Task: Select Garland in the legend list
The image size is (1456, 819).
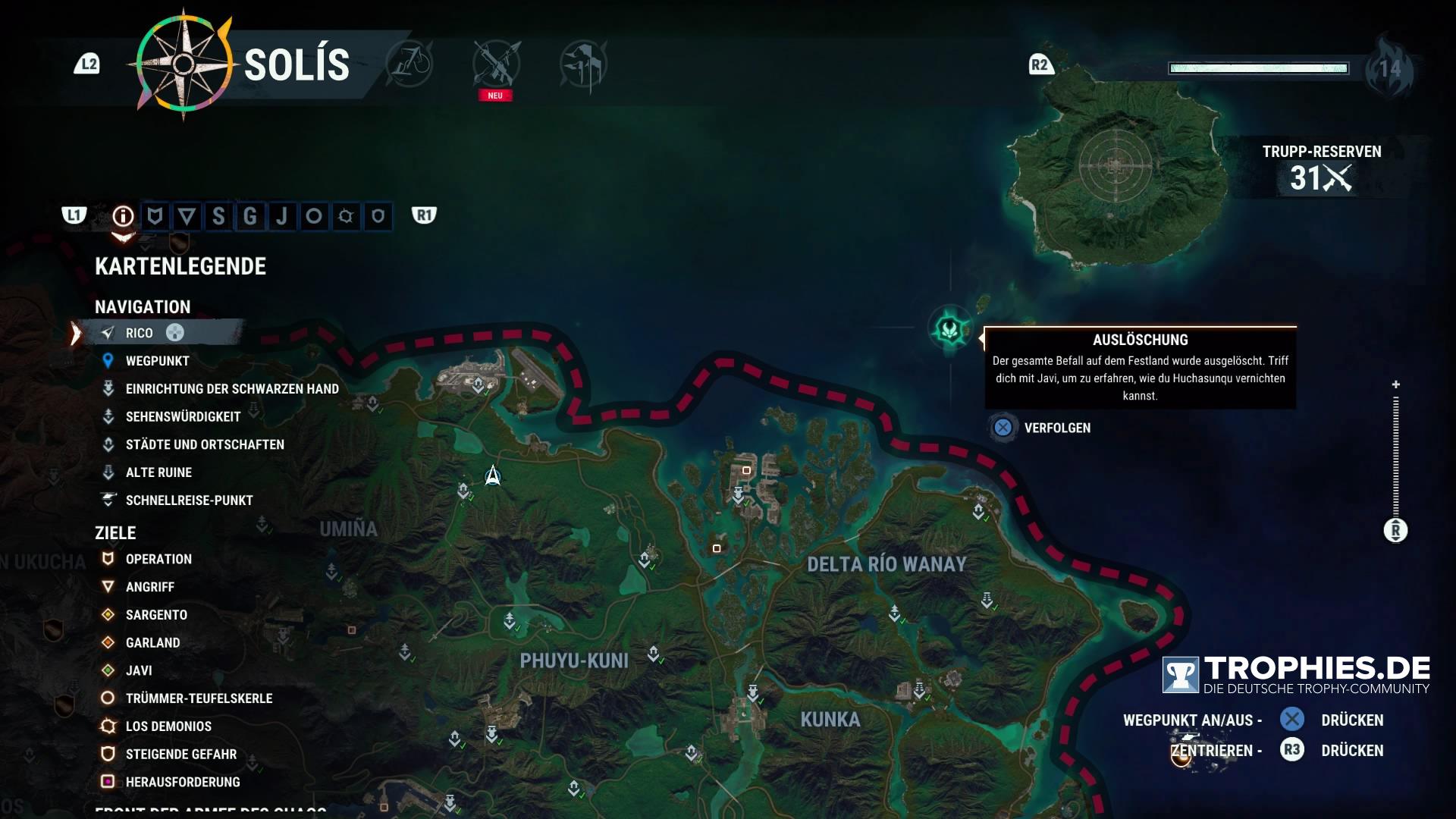Action: pos(152,643)
